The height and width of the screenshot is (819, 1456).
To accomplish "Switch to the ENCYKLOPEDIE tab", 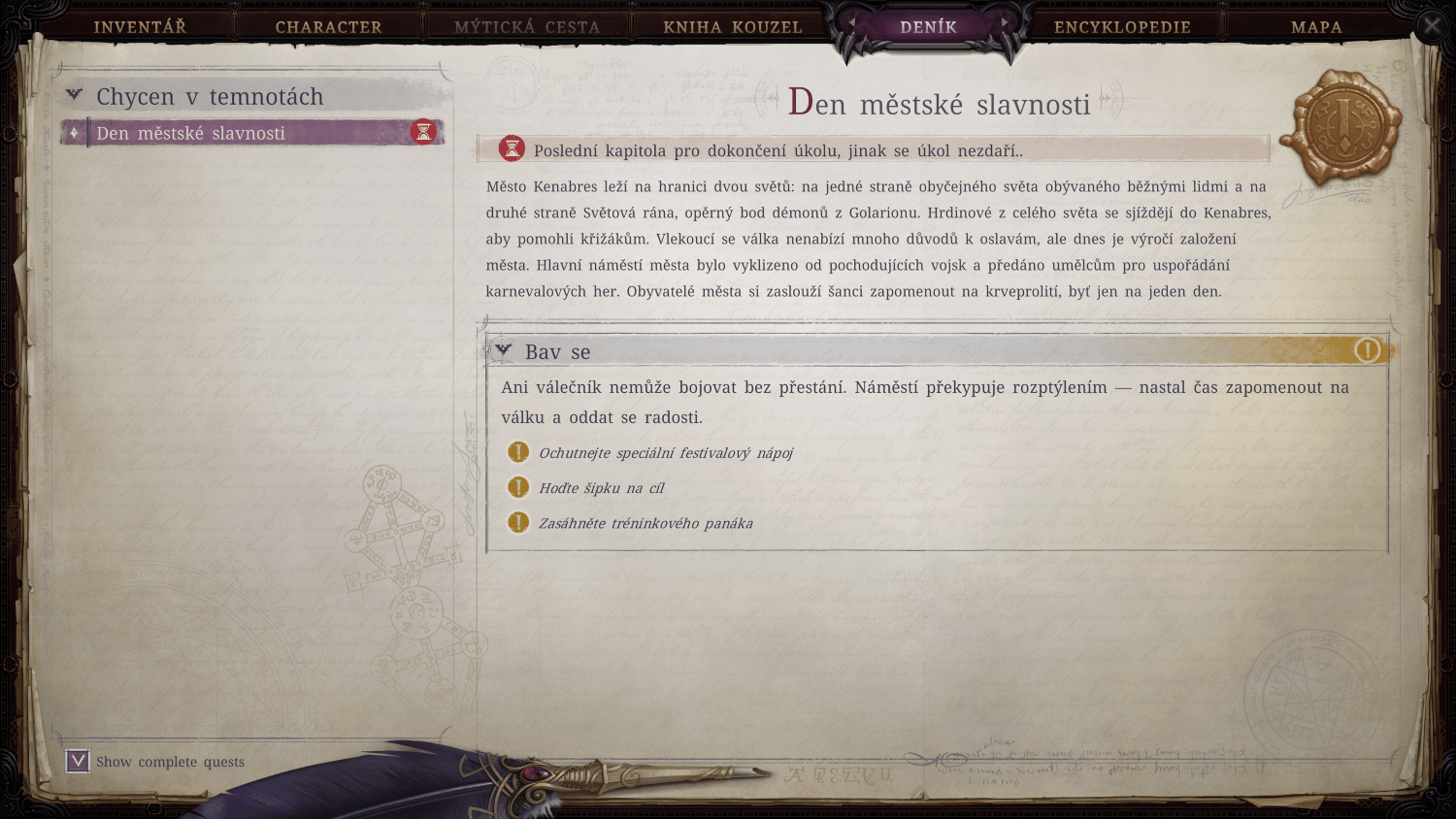I will pyautogui.click(x=1121, y=26).
